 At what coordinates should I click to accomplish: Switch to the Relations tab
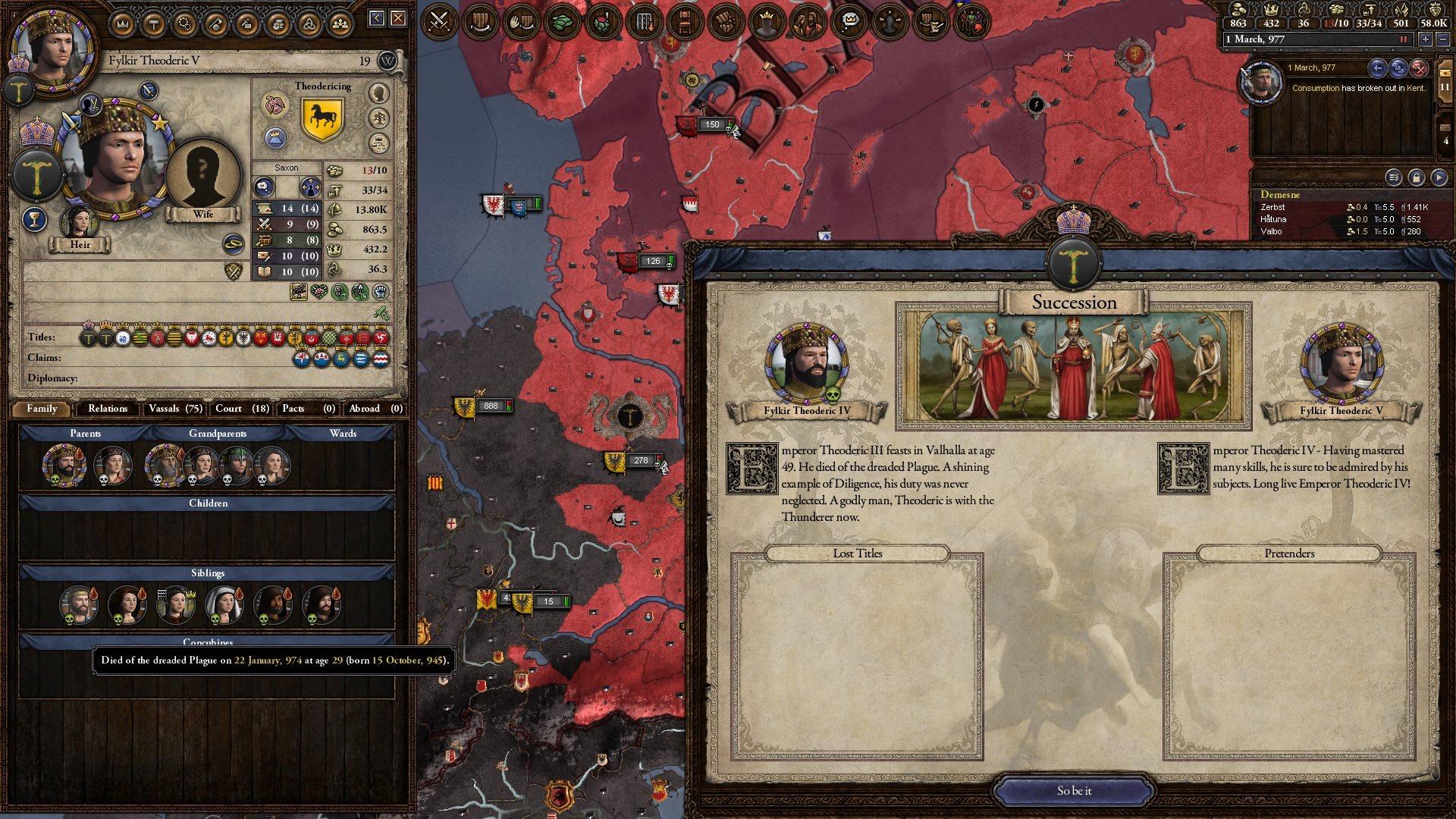coord(107,409)
